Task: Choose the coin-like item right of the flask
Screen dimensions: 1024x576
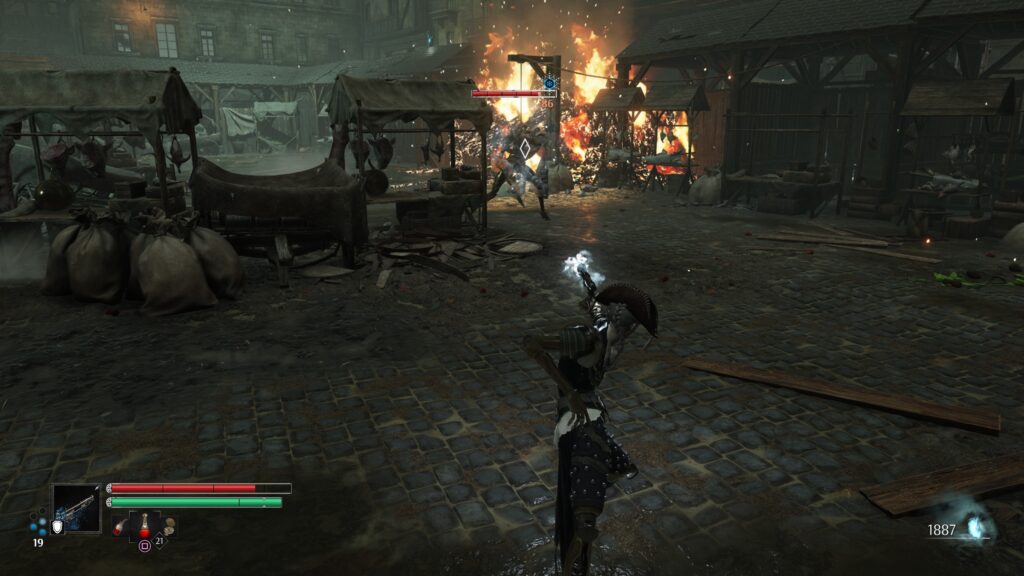Action: point(169,525)
